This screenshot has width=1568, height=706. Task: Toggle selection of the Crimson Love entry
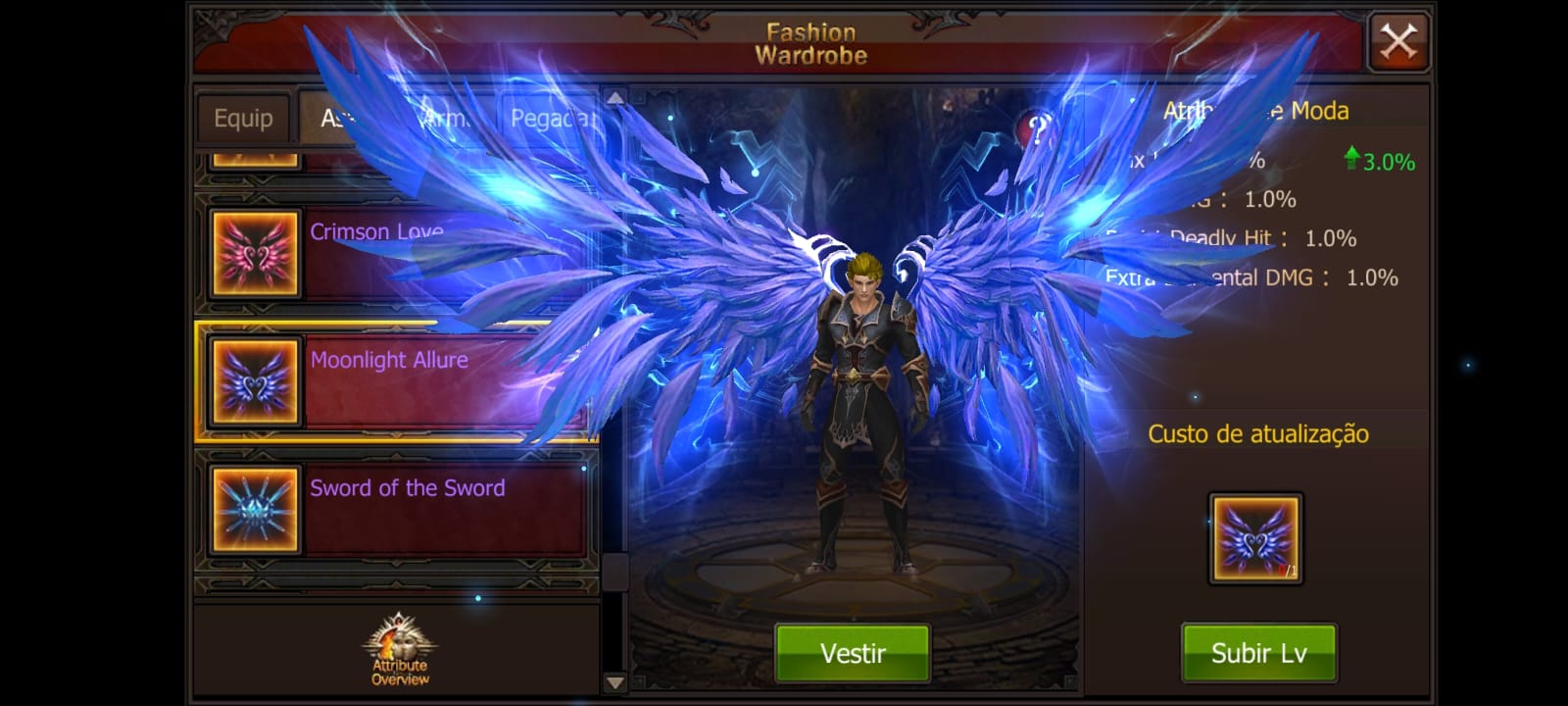[x=441, y=253]
